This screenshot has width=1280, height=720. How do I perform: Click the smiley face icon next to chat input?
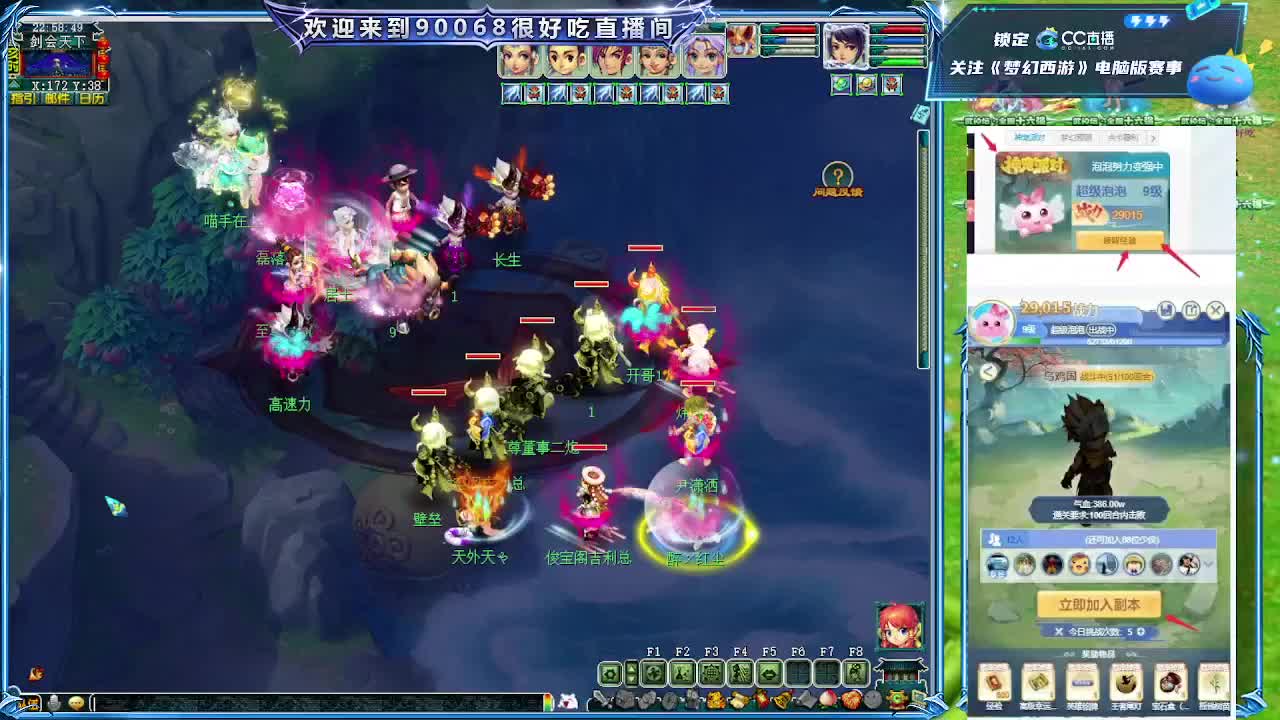point(75,701)
